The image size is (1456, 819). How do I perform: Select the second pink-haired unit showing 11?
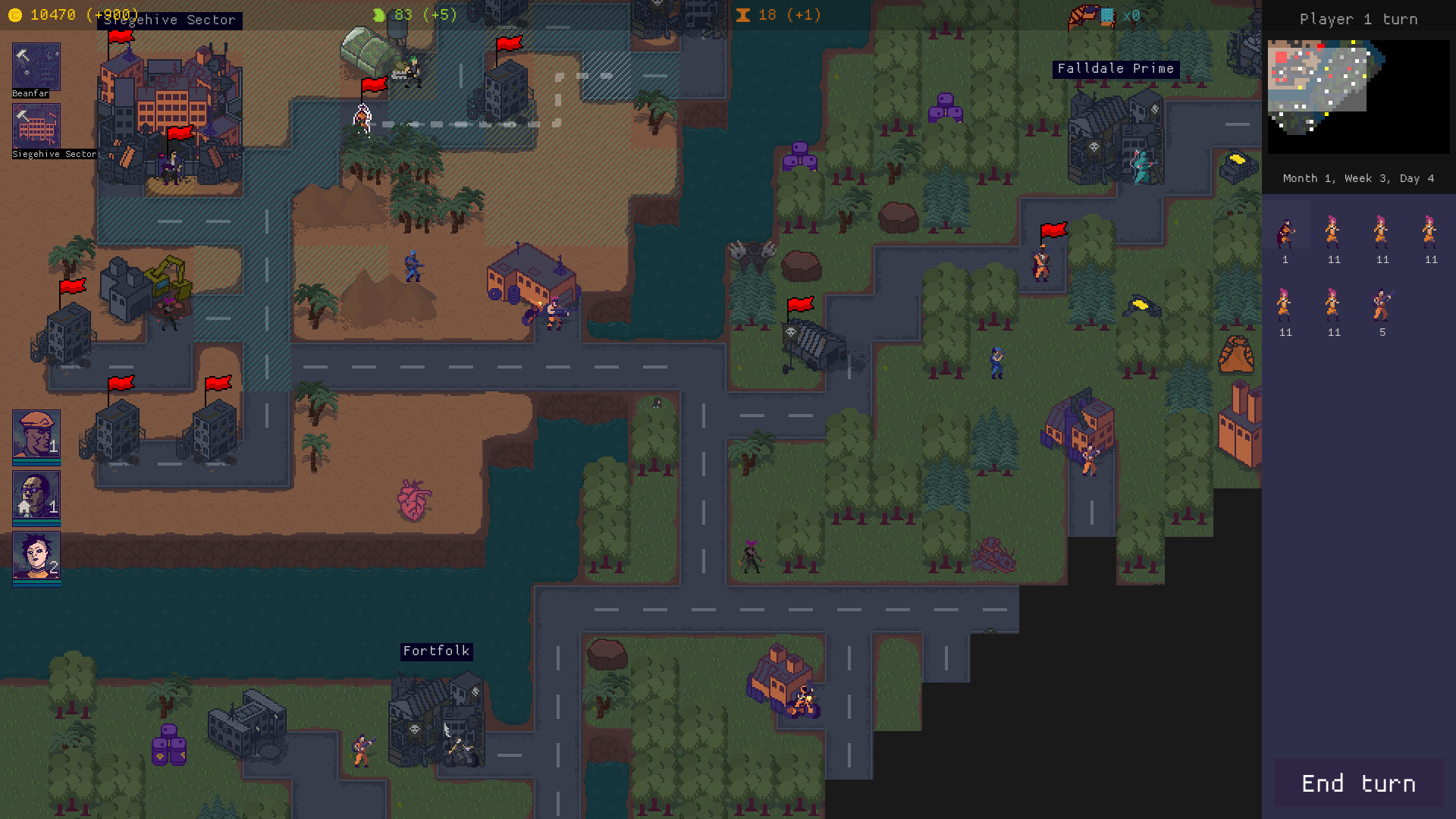tap(1382, 231)
